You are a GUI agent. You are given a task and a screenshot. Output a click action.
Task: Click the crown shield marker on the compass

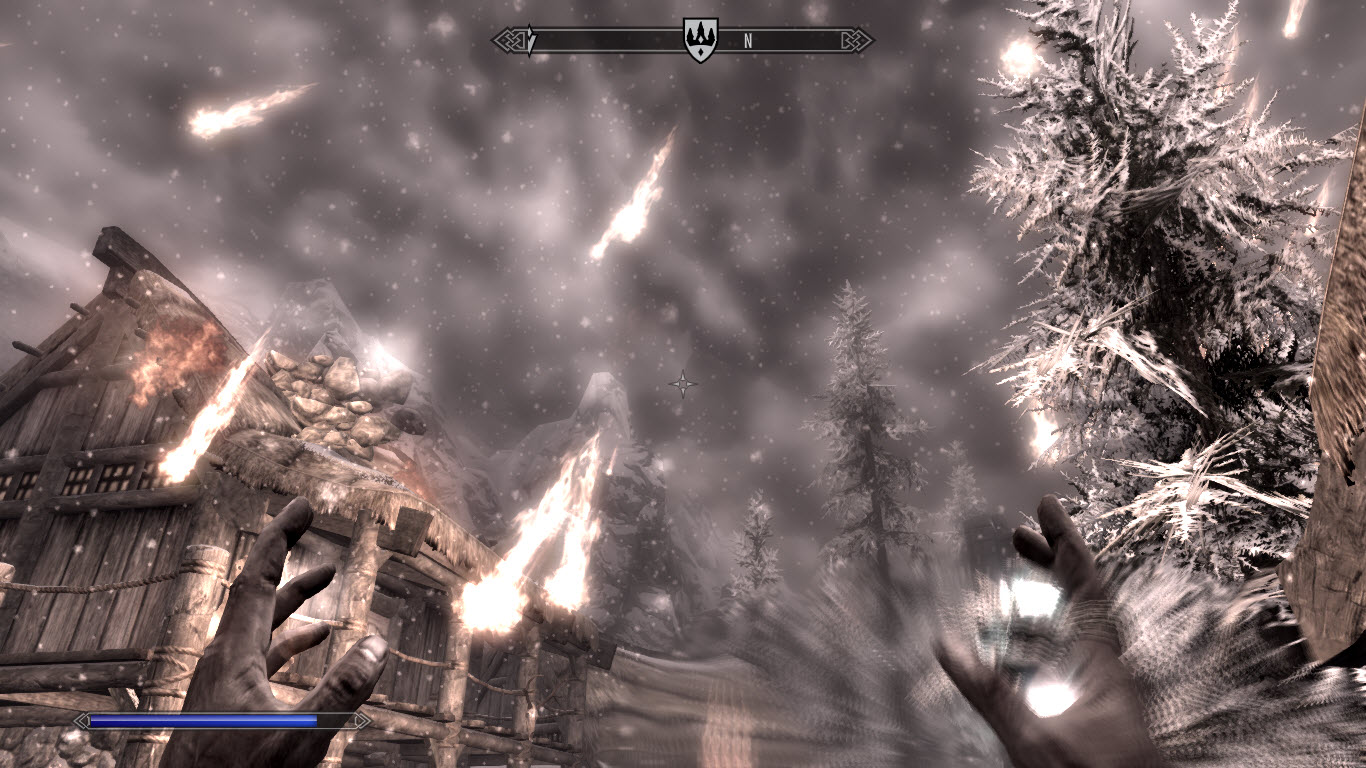coord(700,40)
